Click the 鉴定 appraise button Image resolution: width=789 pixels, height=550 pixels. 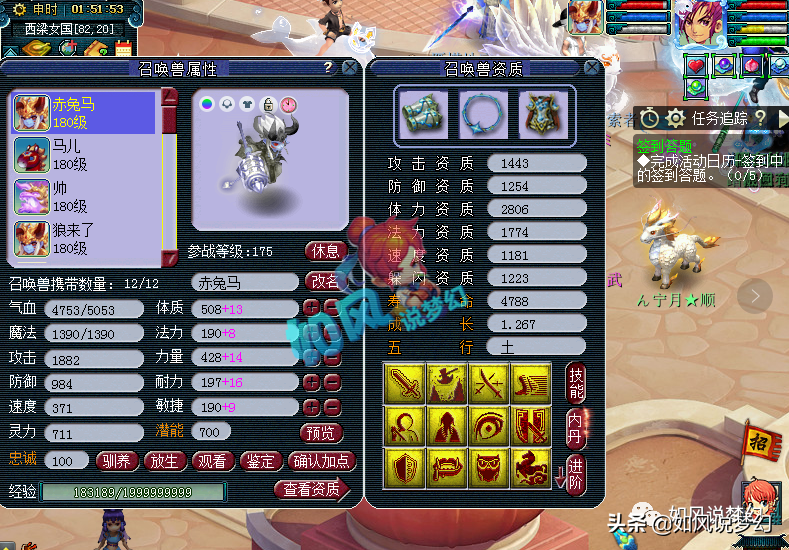tap(261, 461)
